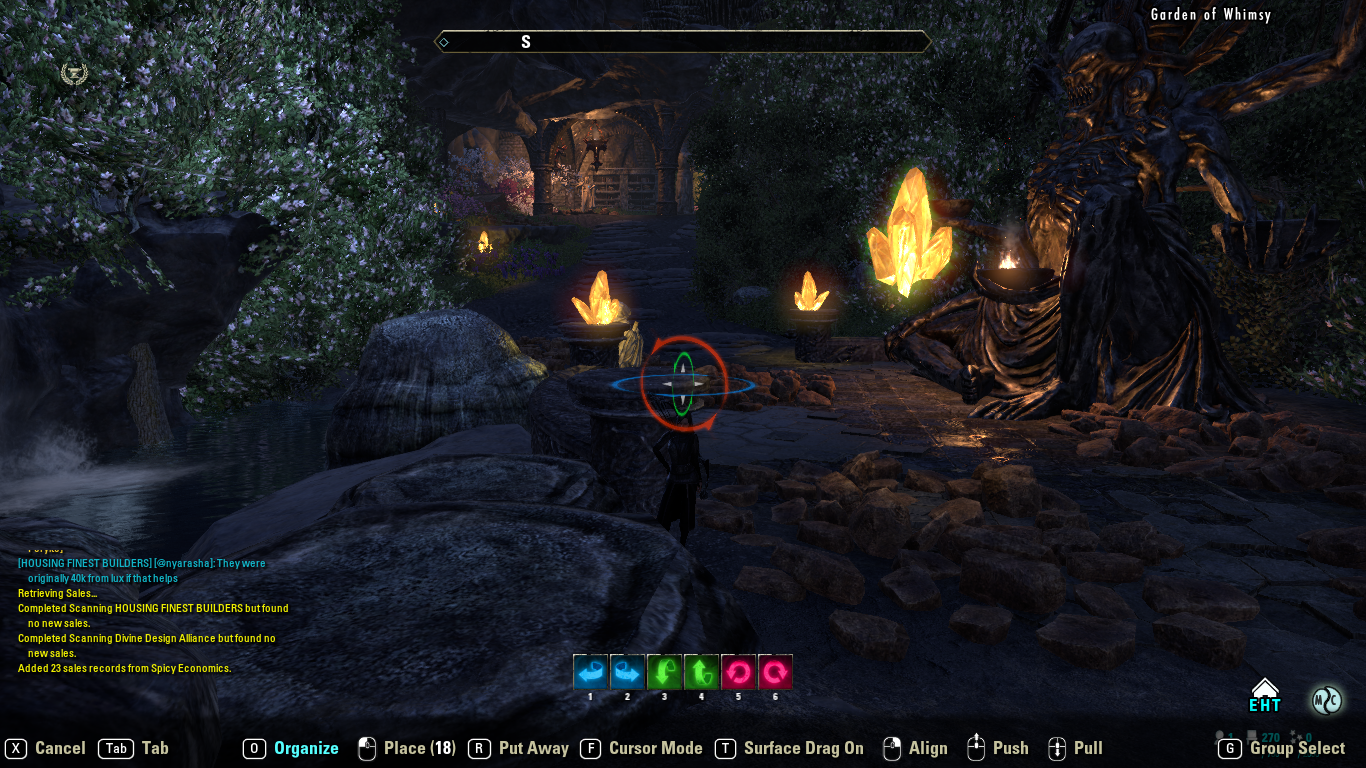Image resolution: width=1366 pixels, height=768 pixels.
Task: Activate the pitch-up green arrow in slot 4
Action: coord(700,671)
